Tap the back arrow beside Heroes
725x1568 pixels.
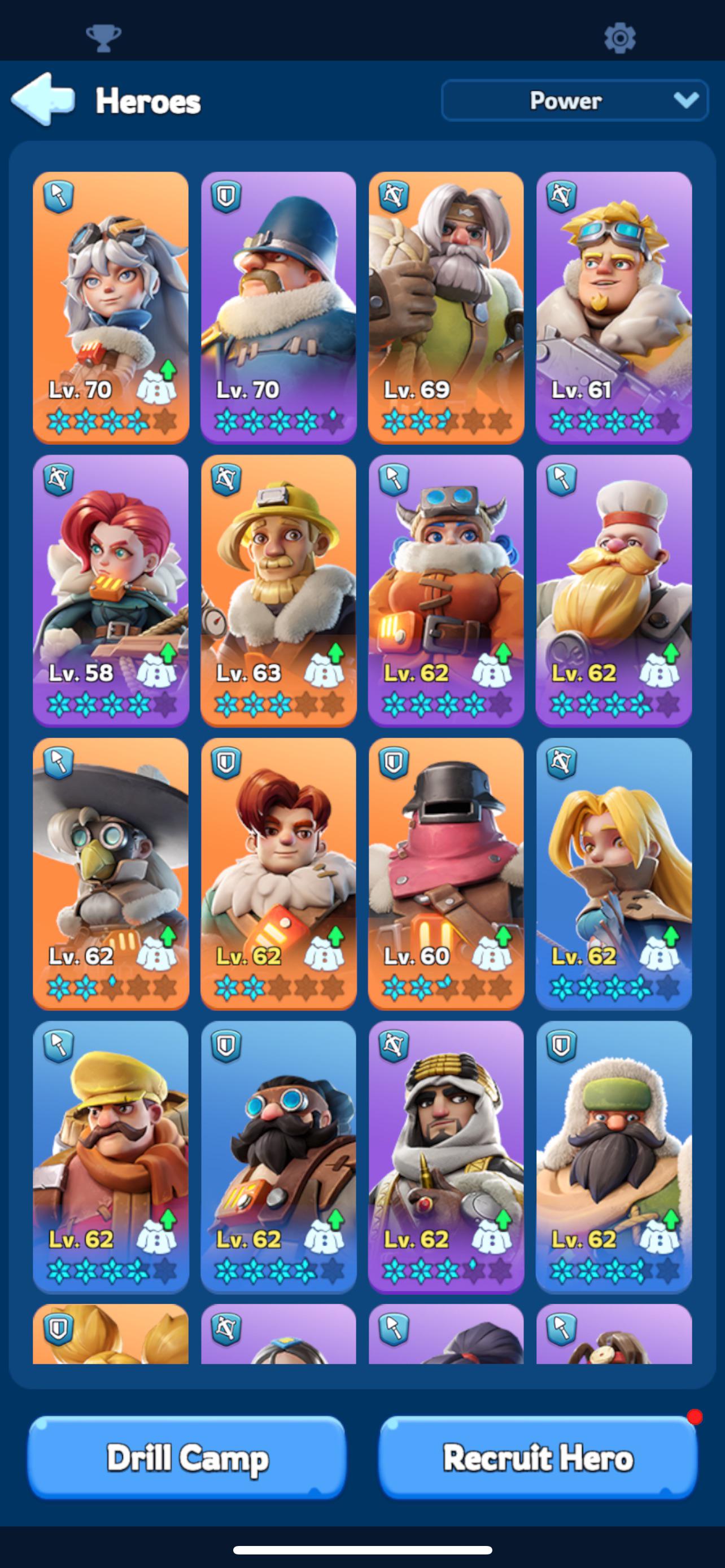pos(42,101)
